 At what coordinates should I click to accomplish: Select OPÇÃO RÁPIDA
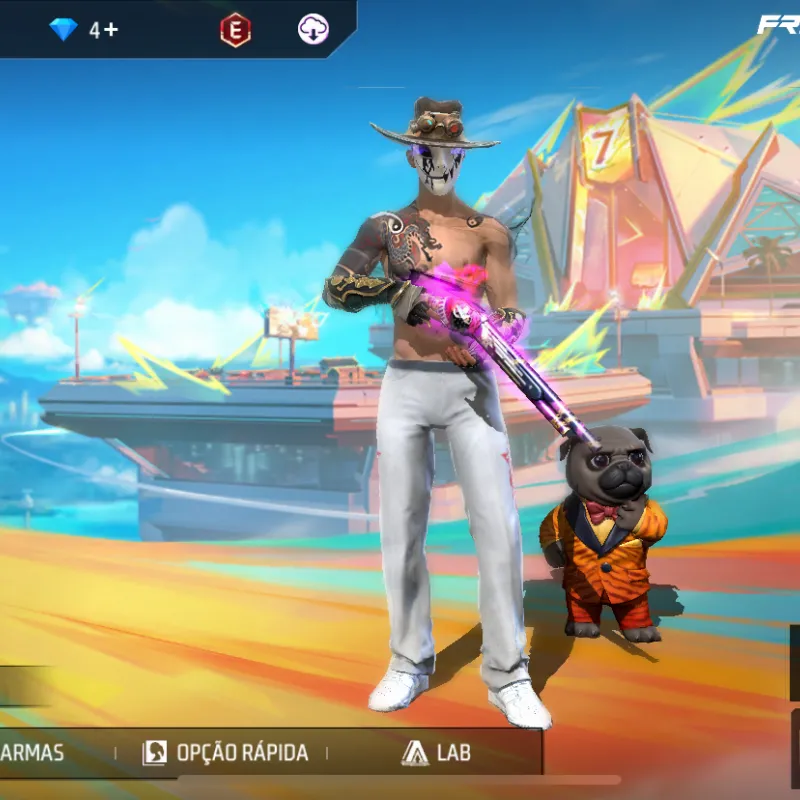[225, 752]
